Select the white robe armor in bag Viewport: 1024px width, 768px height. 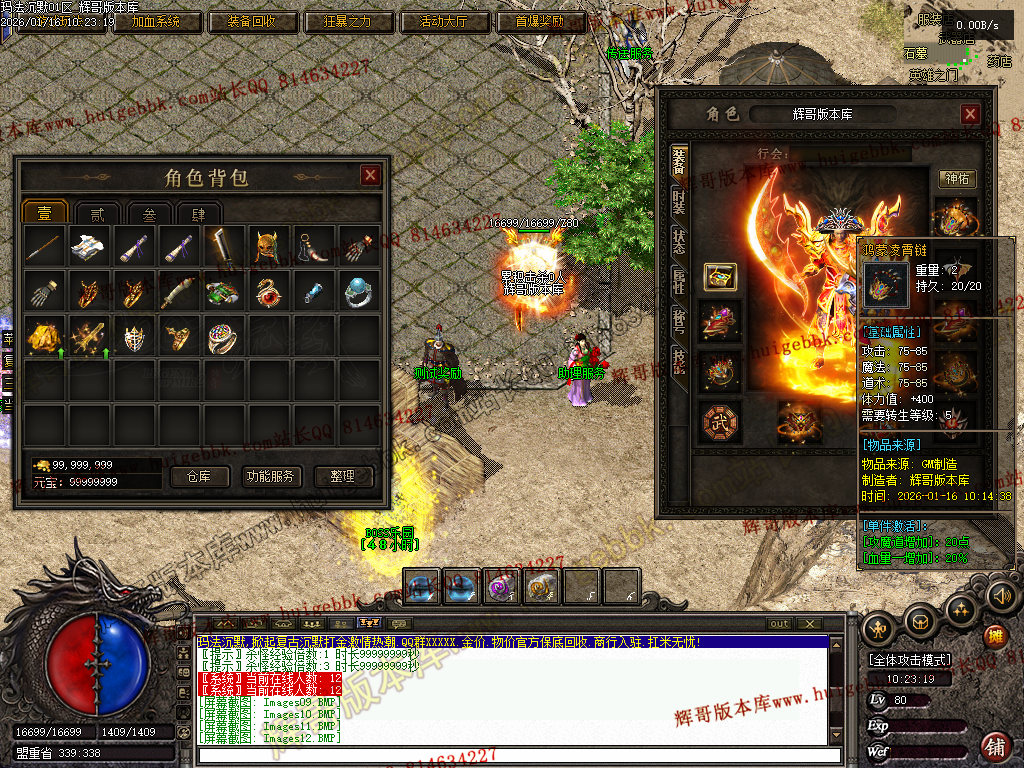click(x=88, y=246)
